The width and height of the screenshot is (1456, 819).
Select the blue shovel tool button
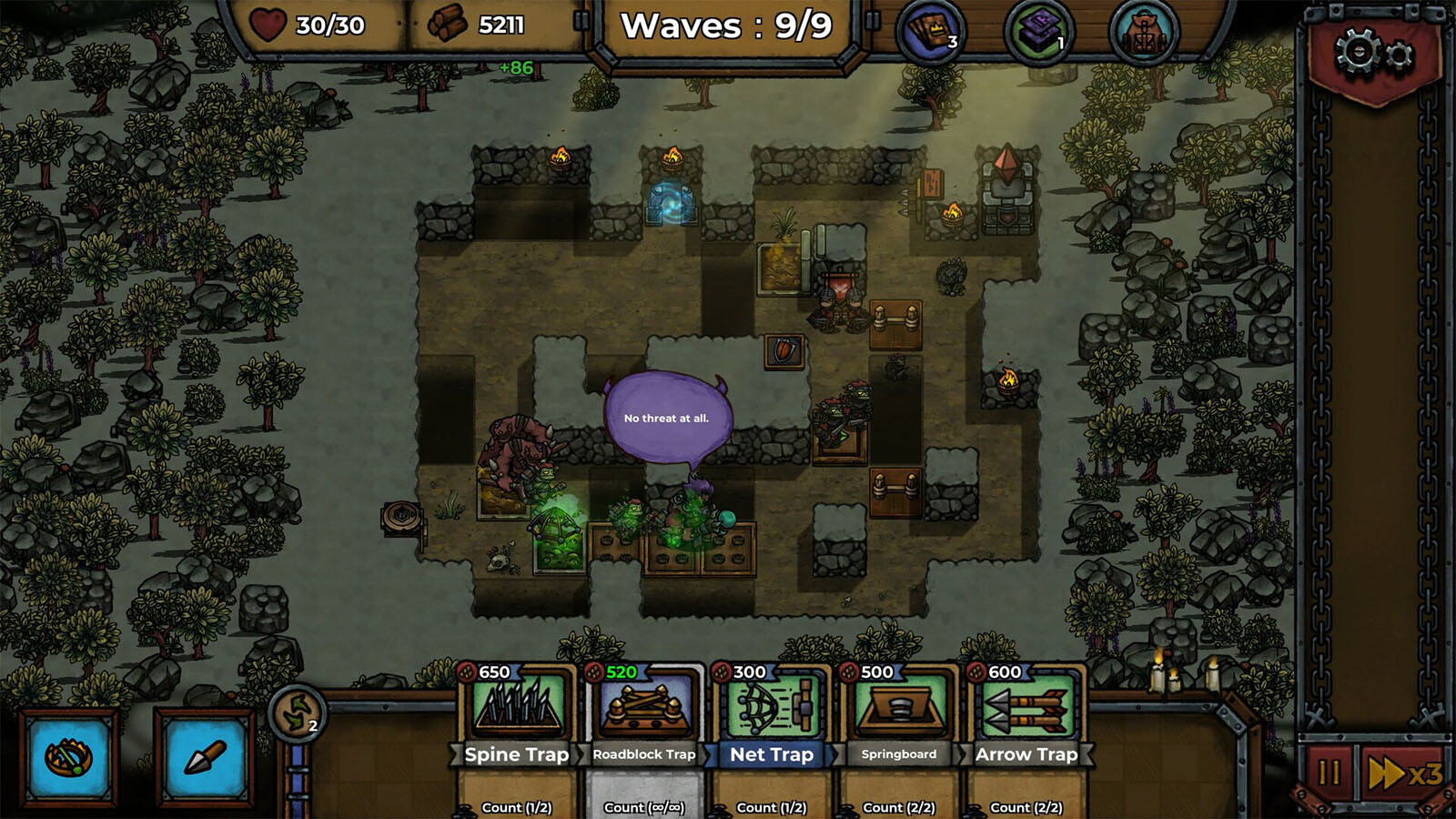(x=204, y=757)
